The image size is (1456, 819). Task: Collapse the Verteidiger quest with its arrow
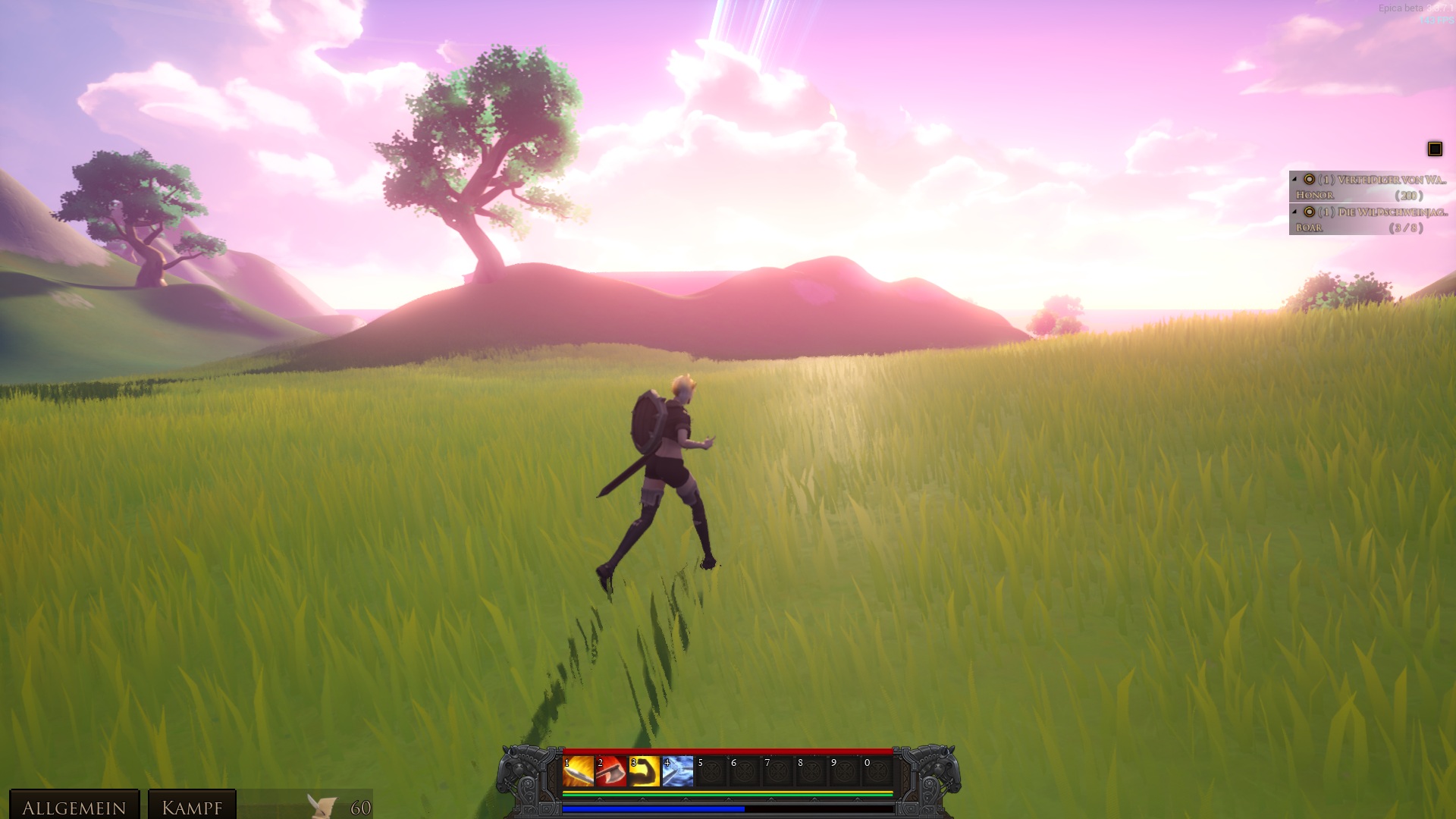pos(1294,180)
